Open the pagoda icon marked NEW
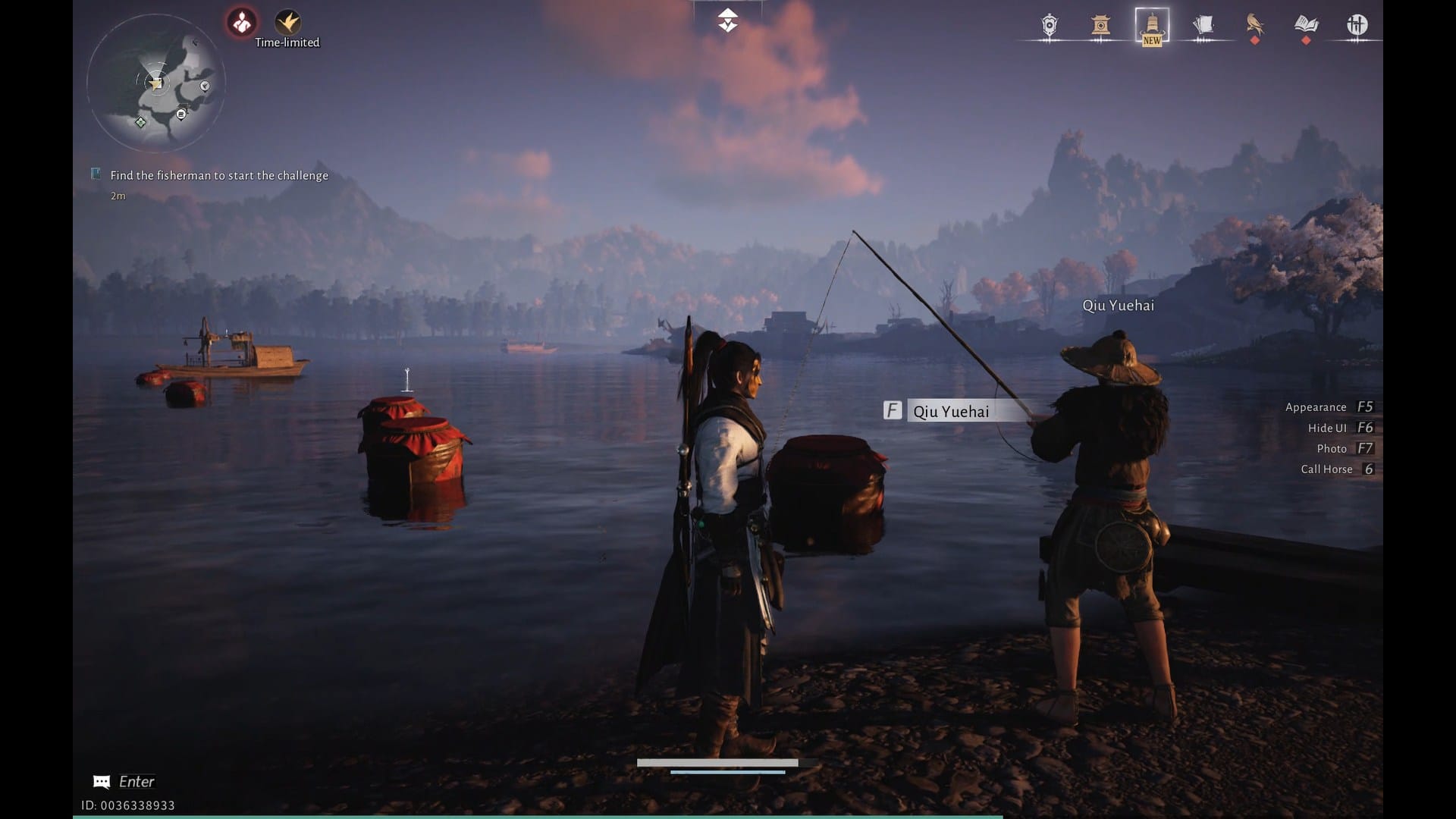Viewport: 1456px width, 819px height. coord(1151,26)
